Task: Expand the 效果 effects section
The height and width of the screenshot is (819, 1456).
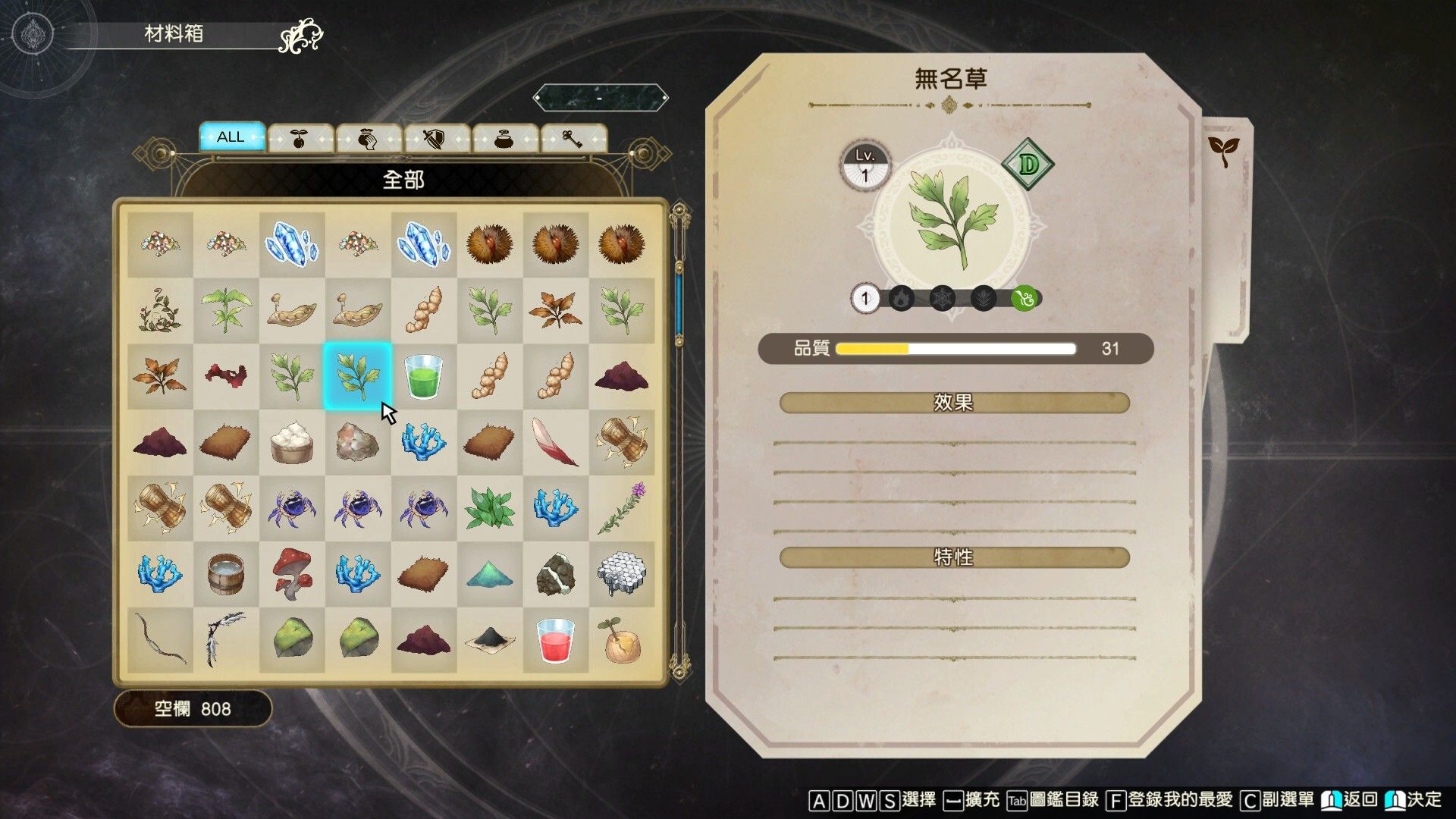Action: [x=952, y=403]
